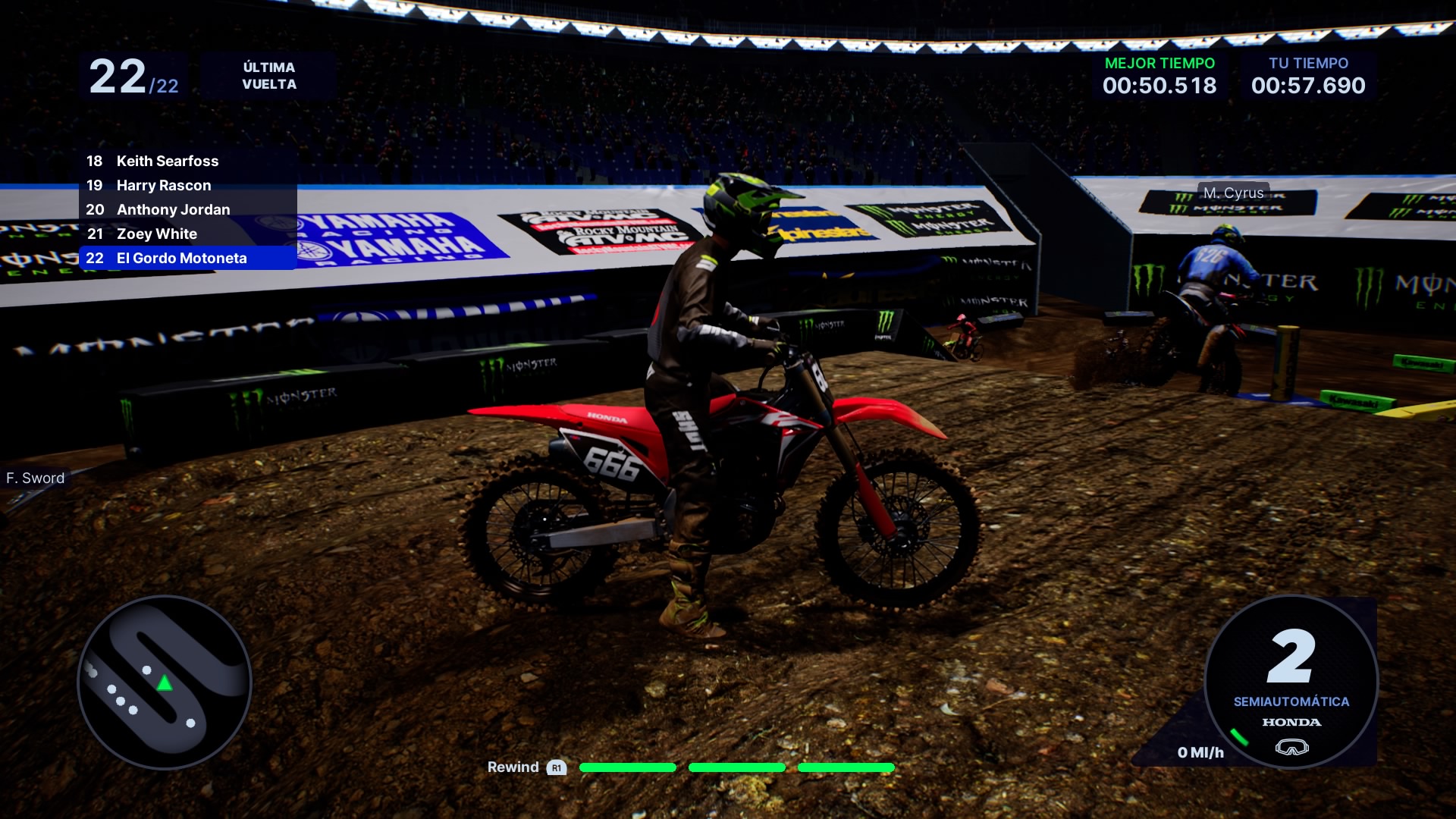Select Zoey White from the leaderboard
The height and width of the screenshot is (819, 1456).
[x=156, y=234]
